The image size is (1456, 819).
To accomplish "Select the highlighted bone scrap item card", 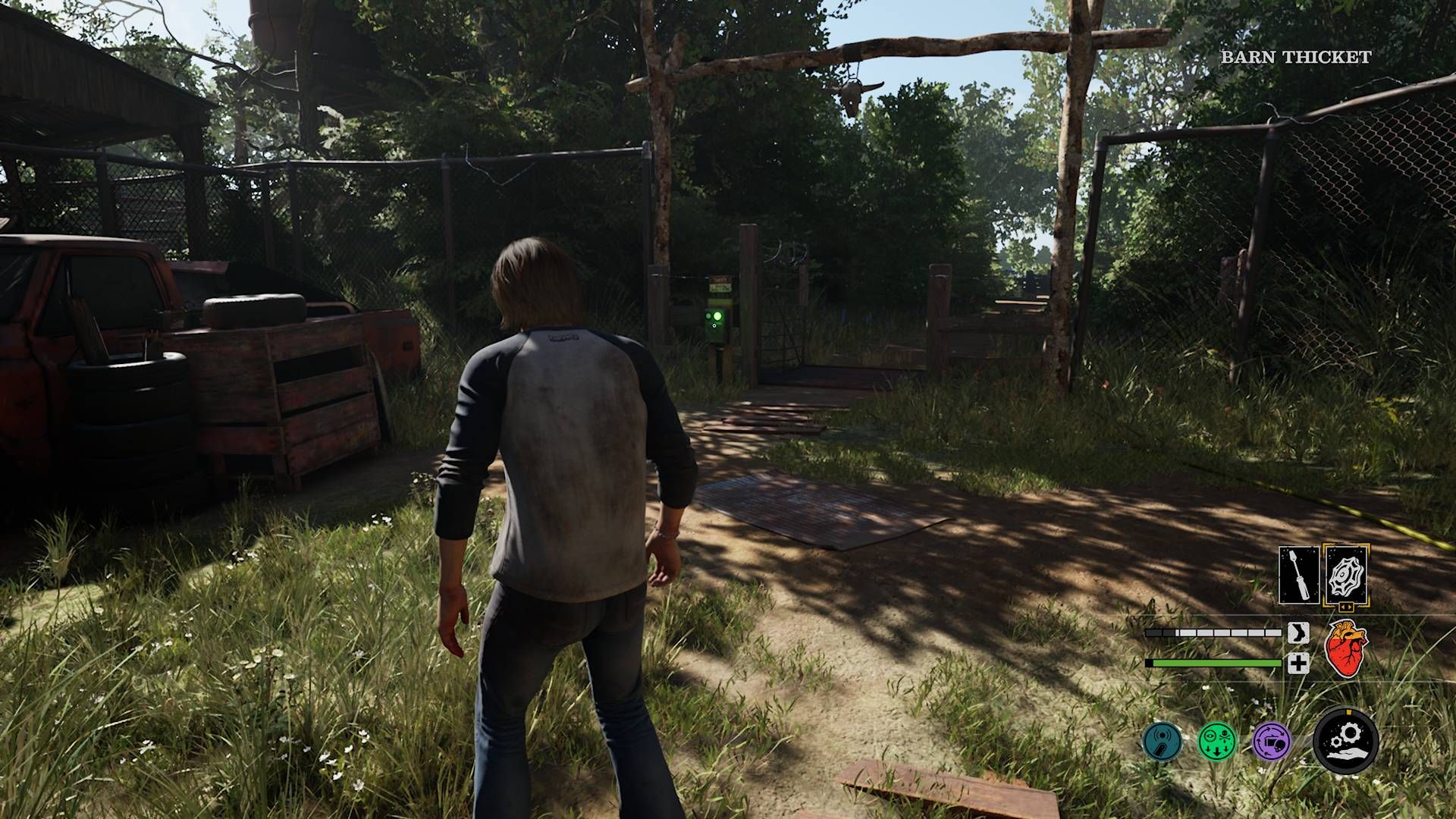I will click(1345, 574).
